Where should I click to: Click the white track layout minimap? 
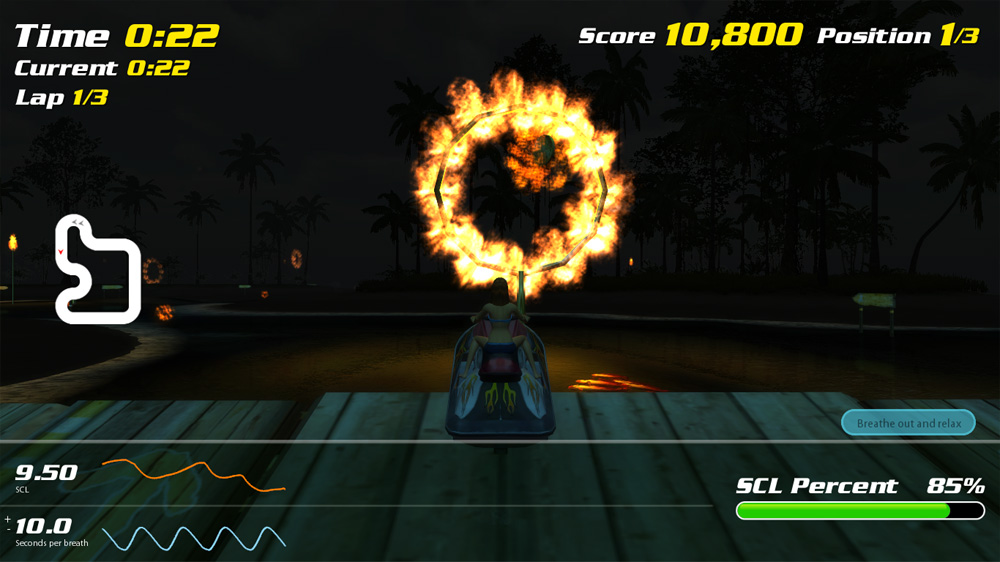[x=97, y=269]
